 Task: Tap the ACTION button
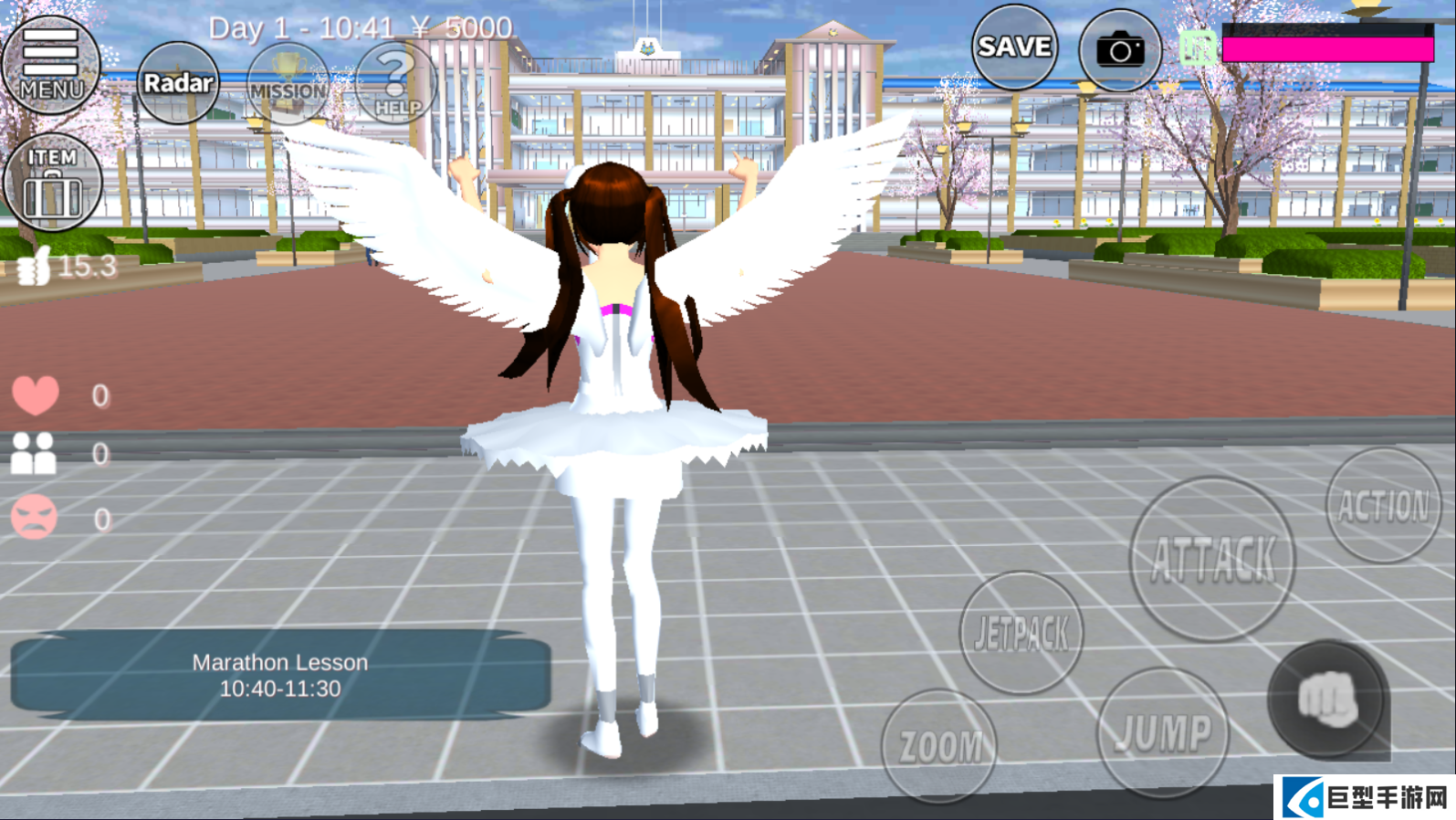pos(1383,505)
